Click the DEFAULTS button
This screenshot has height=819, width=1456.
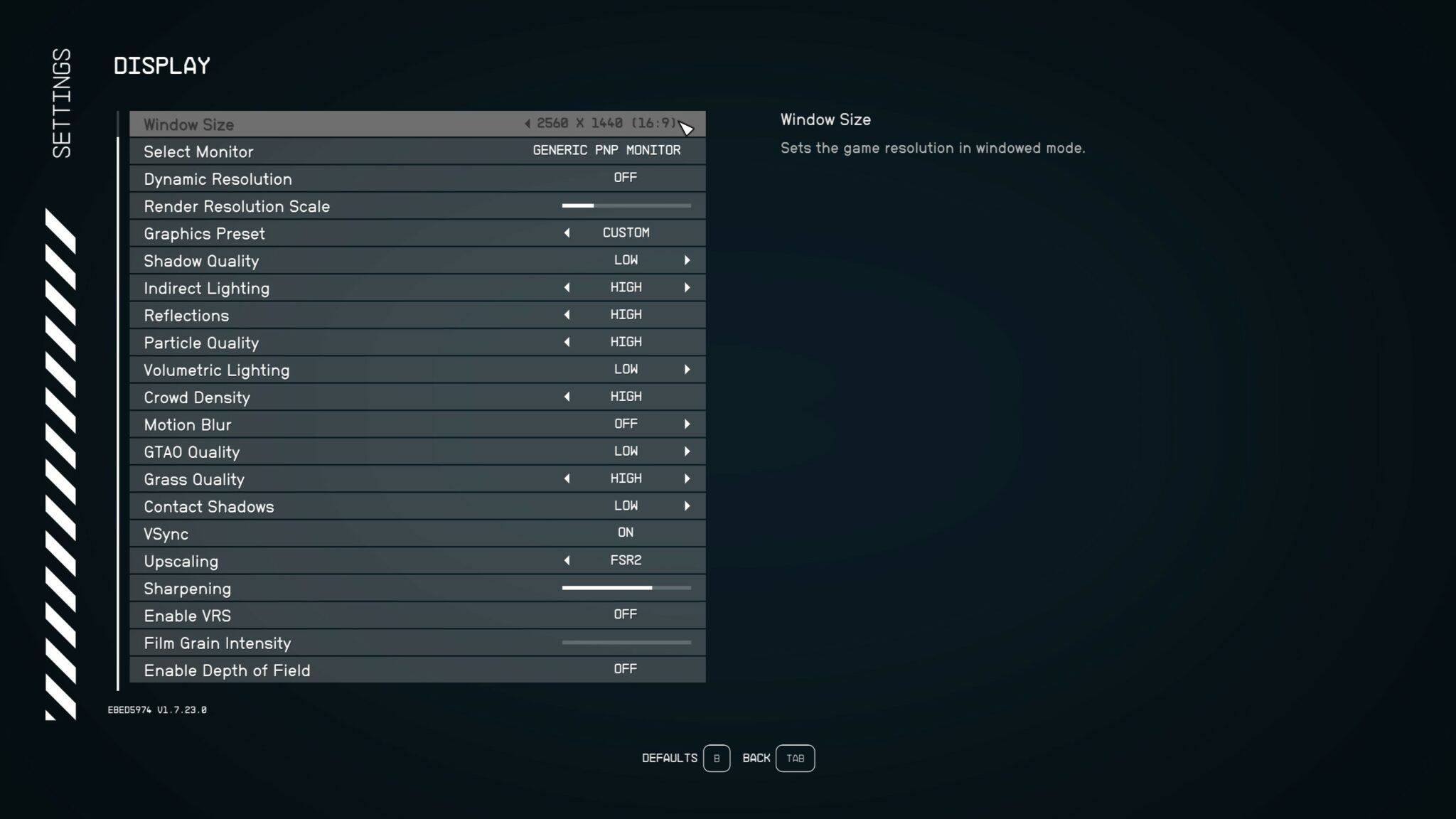click(717, 758)
